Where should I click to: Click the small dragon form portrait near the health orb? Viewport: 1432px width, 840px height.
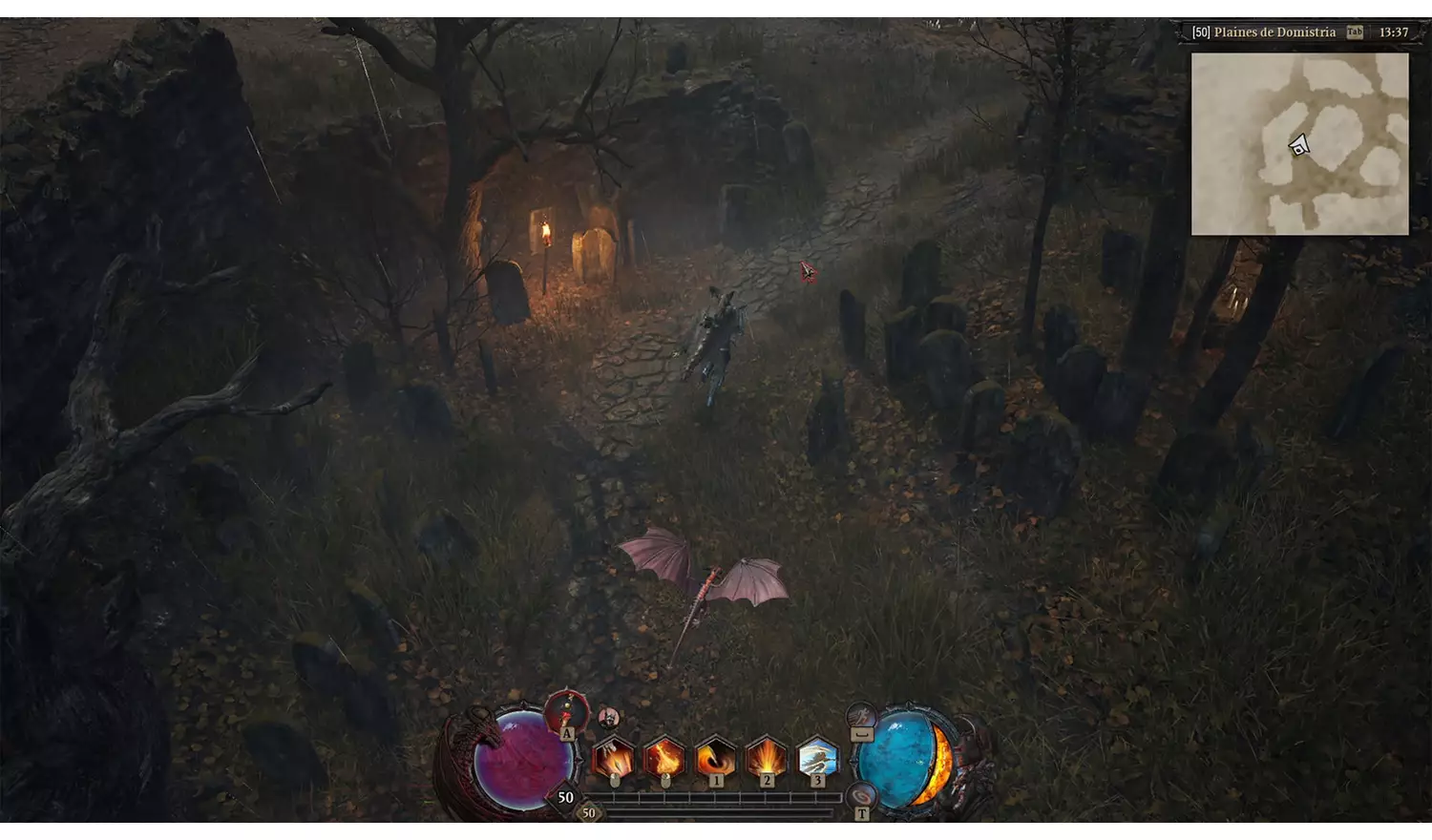(x=608, y=717)
